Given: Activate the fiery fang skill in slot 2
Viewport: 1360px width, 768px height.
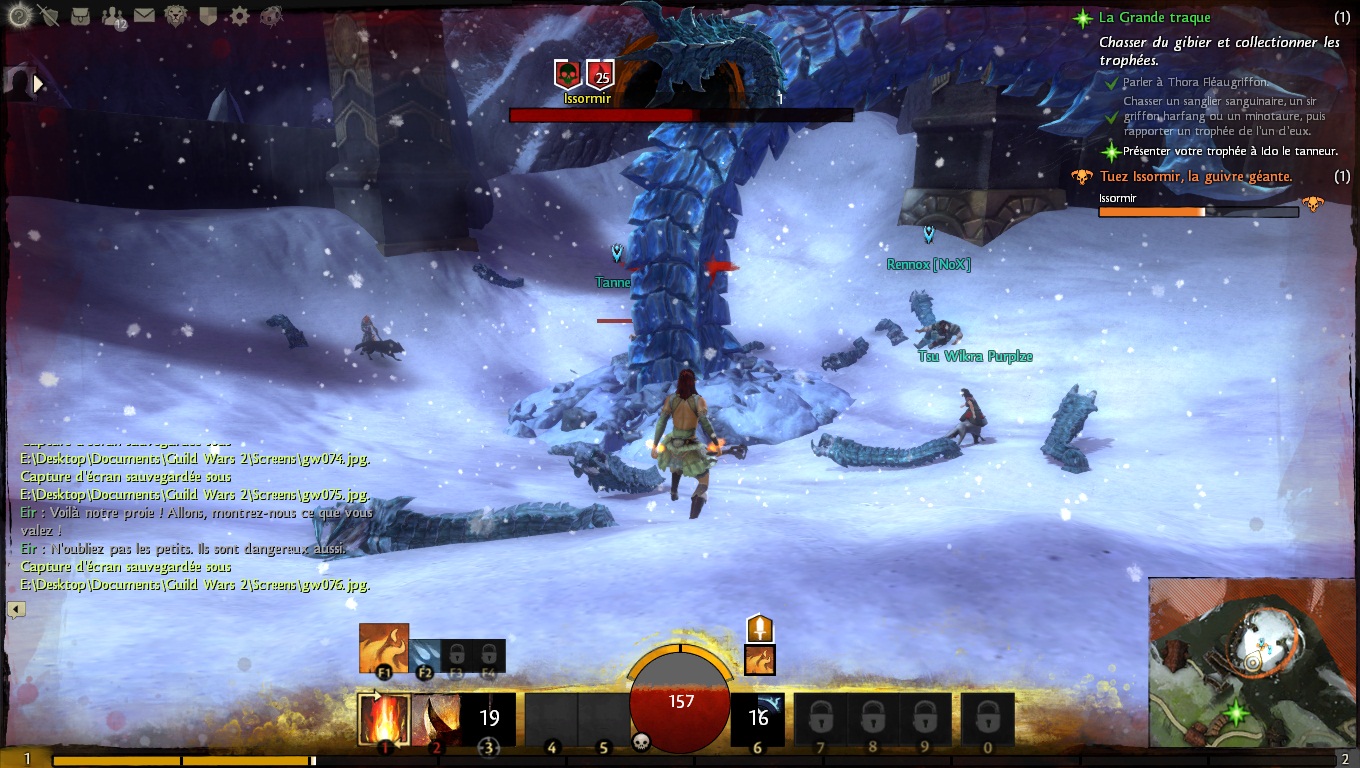Looking at the screenshot, I should click(x=436, y=719).
